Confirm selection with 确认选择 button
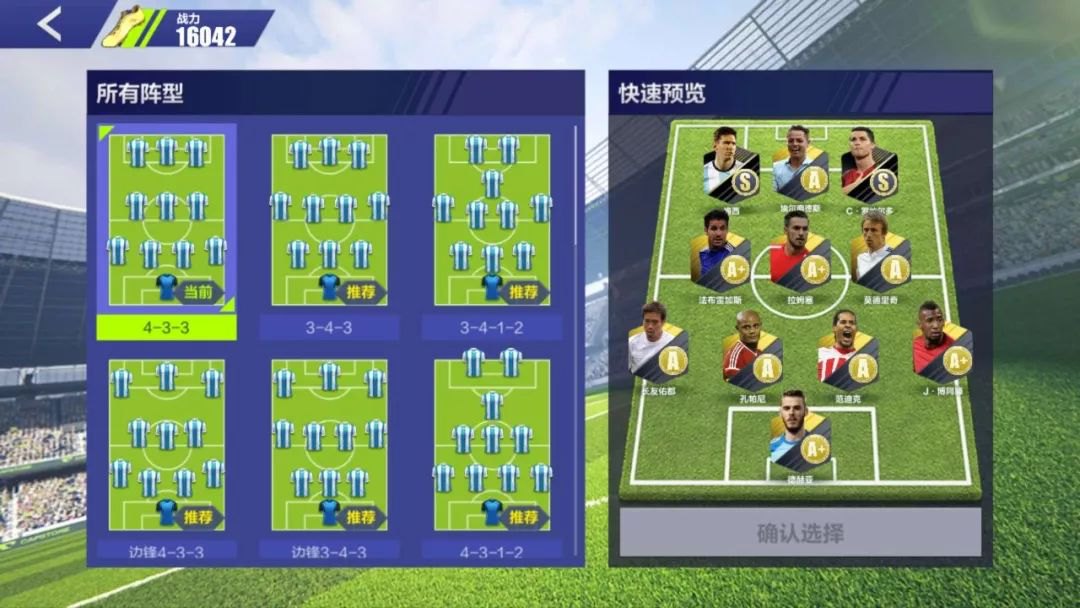The width and height of the screenshot is (1080, 608). click(x=800, y=532)
